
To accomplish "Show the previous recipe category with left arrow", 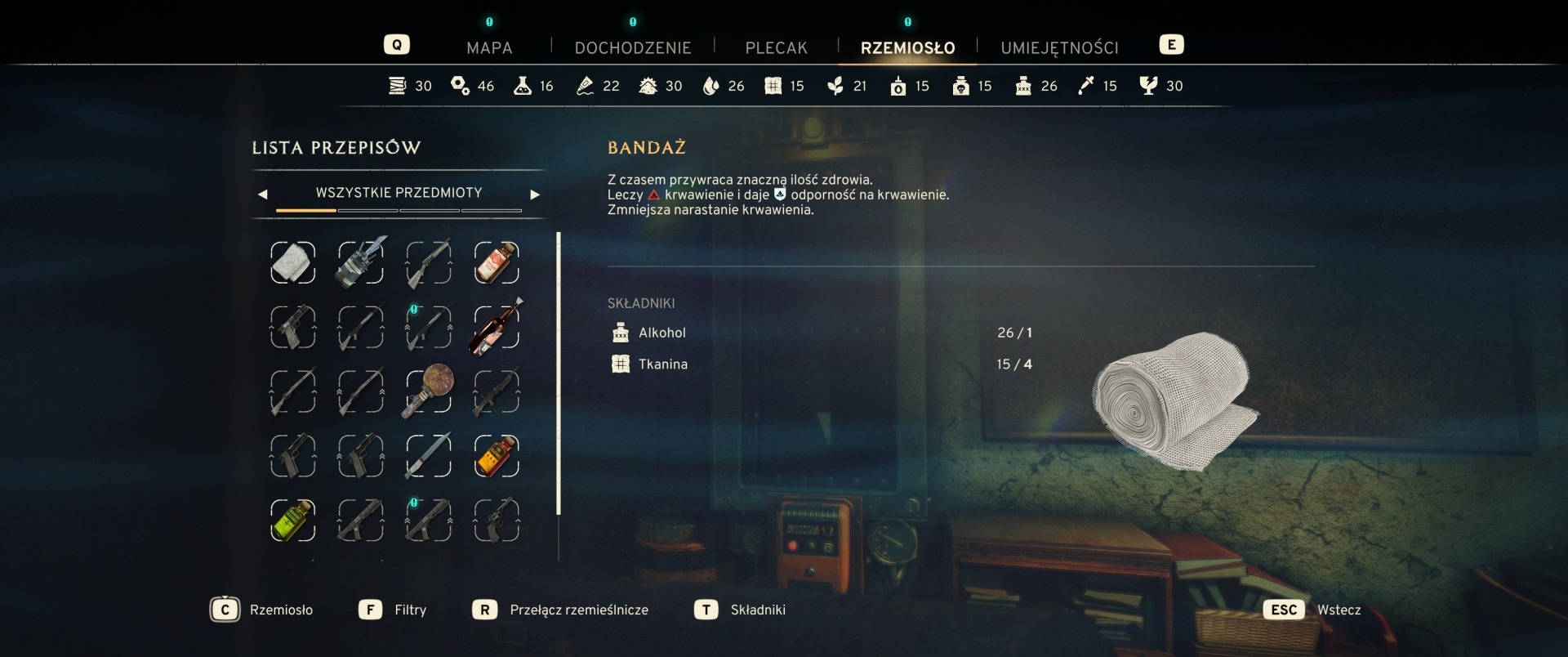I will (262, 194).
